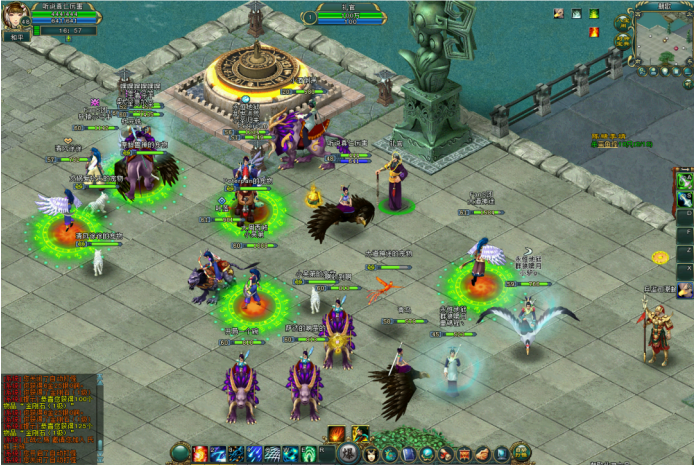Select the fire skill above hotbar

coord(337,433)
